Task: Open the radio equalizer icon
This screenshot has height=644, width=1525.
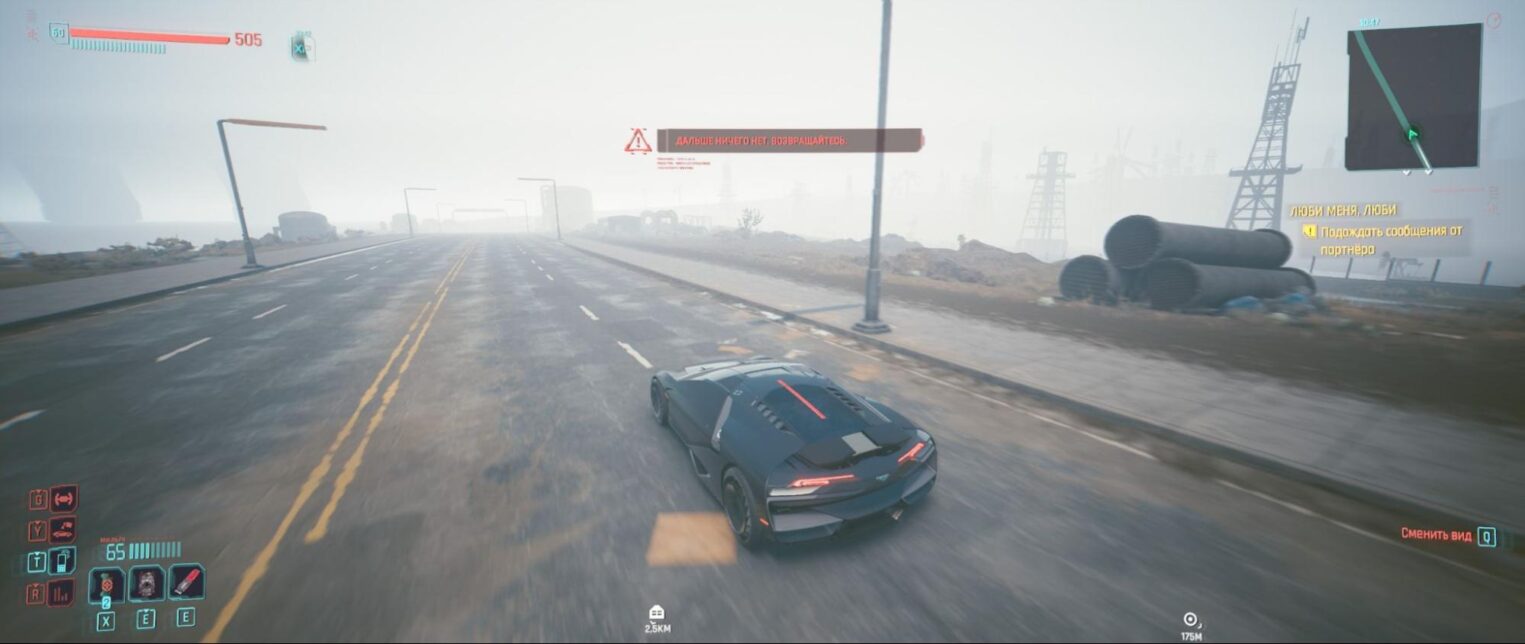Action: tap(61, 592)
